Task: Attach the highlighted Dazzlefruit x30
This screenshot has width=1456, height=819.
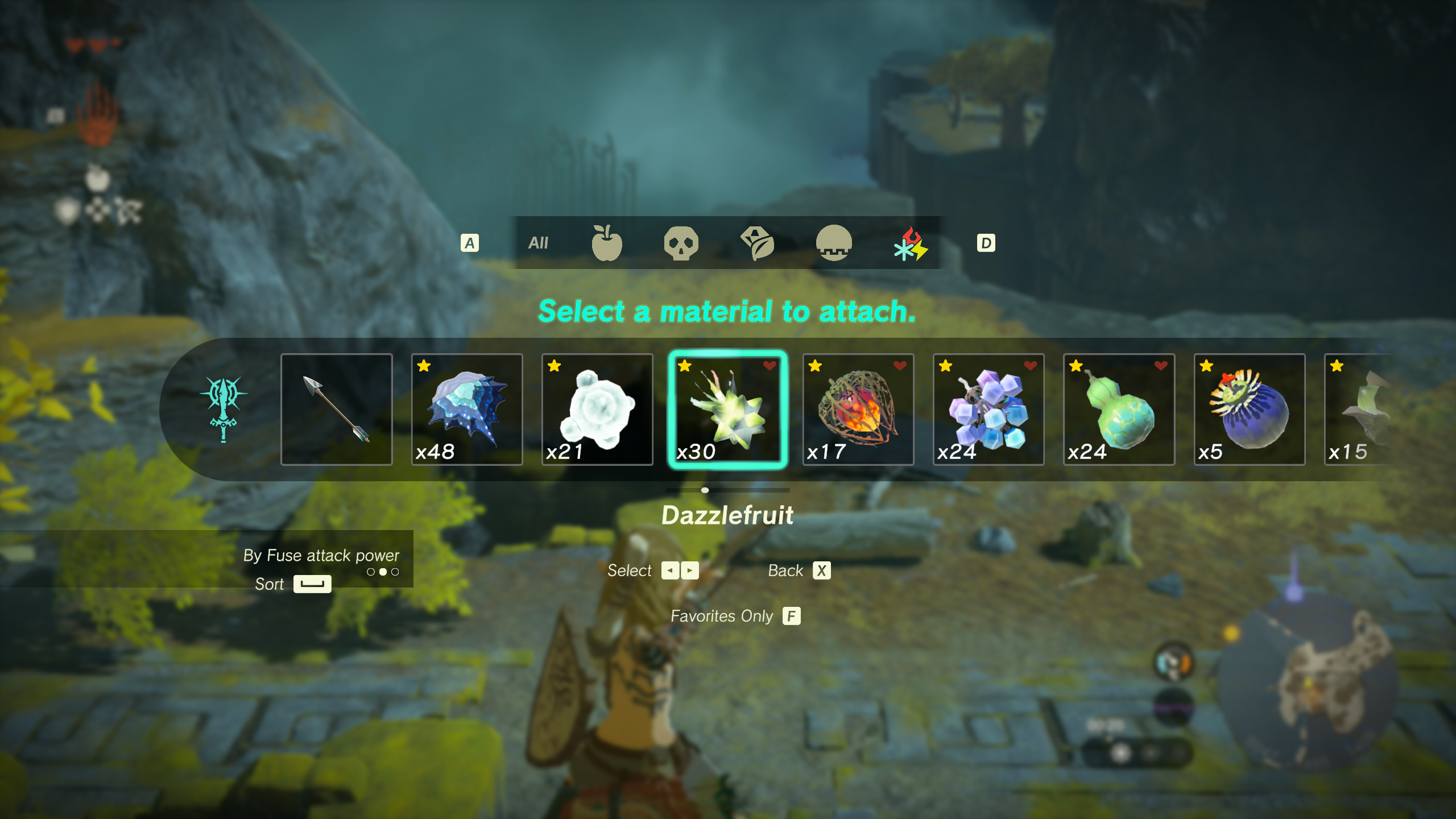Action: [727, 409]
